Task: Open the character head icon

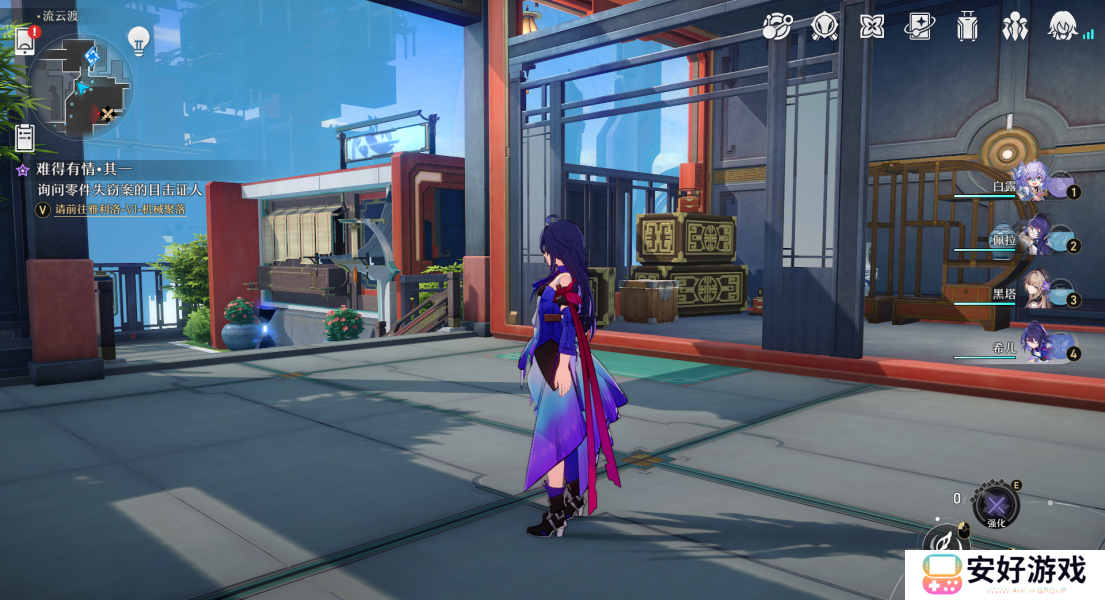Action: 1062,27
